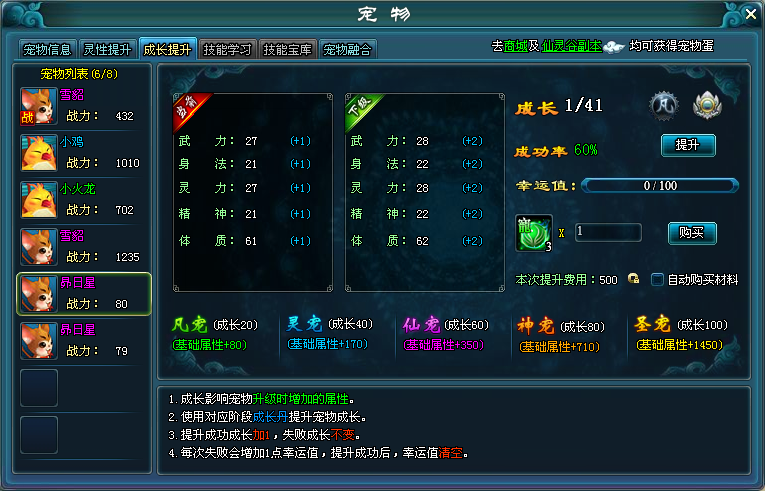
Task: Show the 技能宝库 tab
Action: [x=287, y=48]
